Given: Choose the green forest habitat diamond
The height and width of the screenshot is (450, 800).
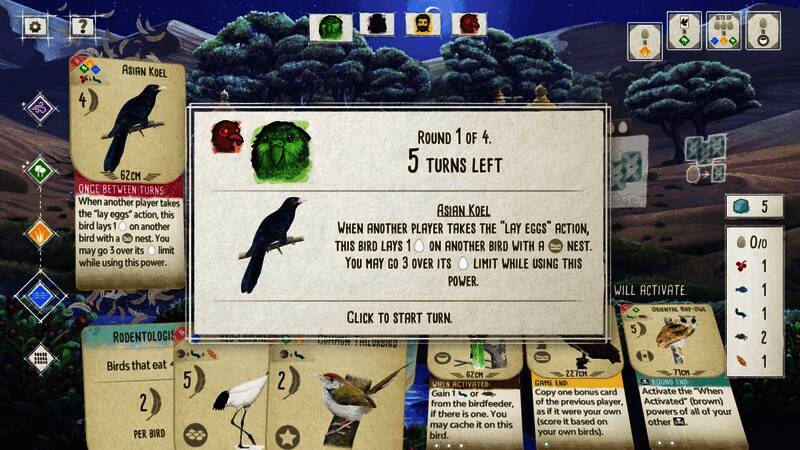Looking at the screenshot, I should pyautogui.click(x=38, y=170).
